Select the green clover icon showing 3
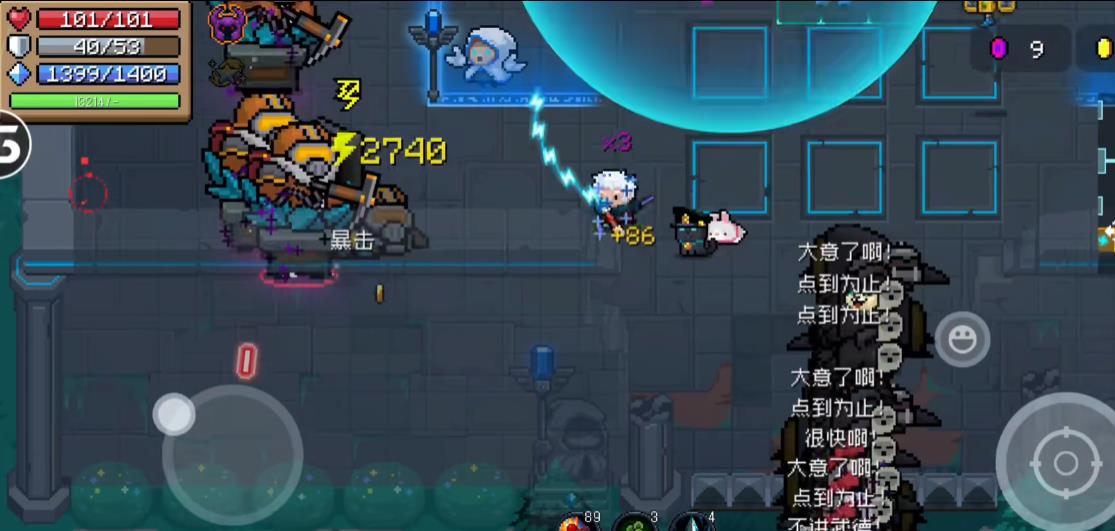The height and width of the screenshot is (531, 1115). click(x=634, y=524)
